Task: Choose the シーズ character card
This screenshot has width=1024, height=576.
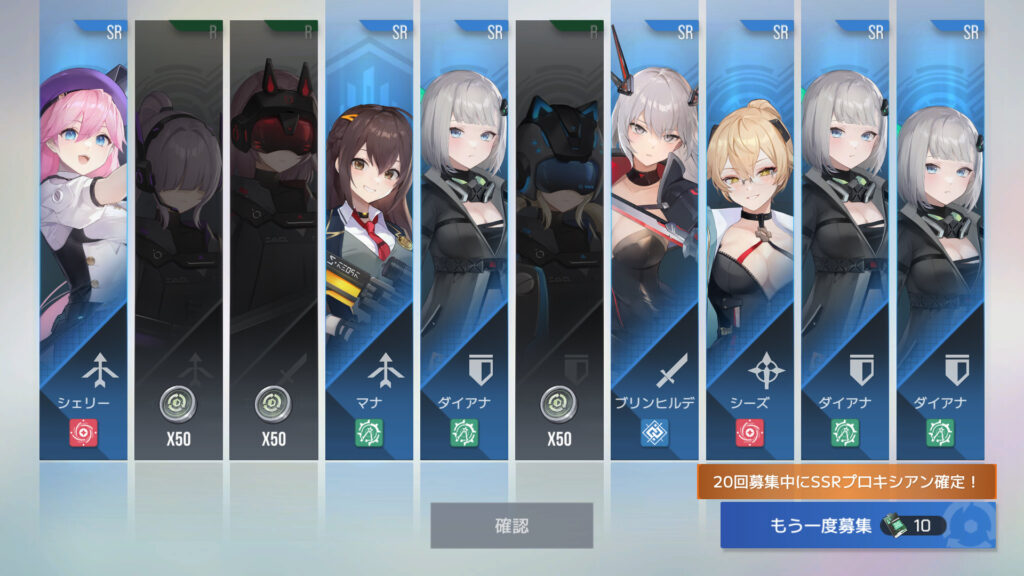Action: click(750, 240)
